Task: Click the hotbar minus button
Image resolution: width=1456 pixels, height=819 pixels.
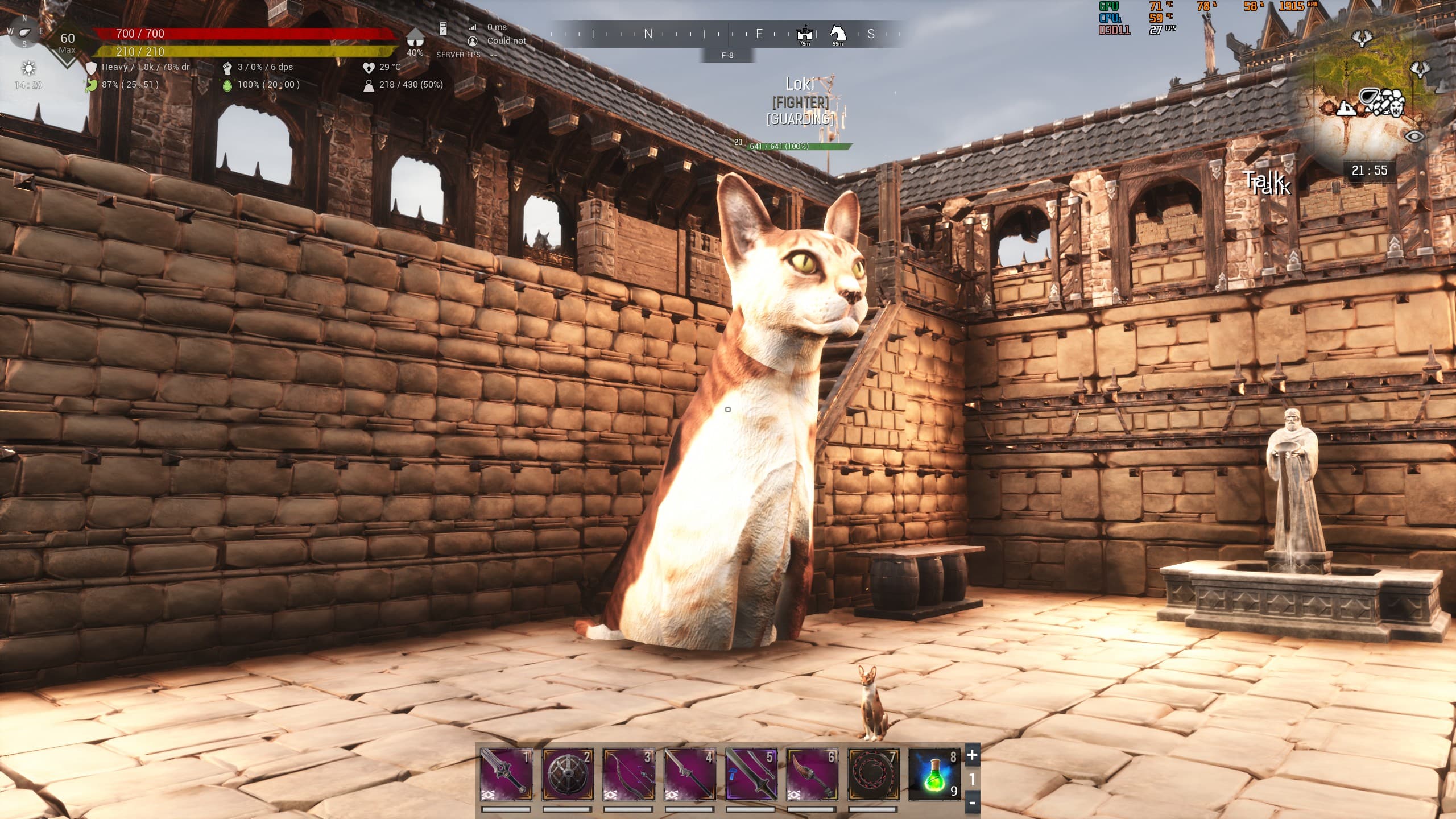Action: tap(972, 803)
